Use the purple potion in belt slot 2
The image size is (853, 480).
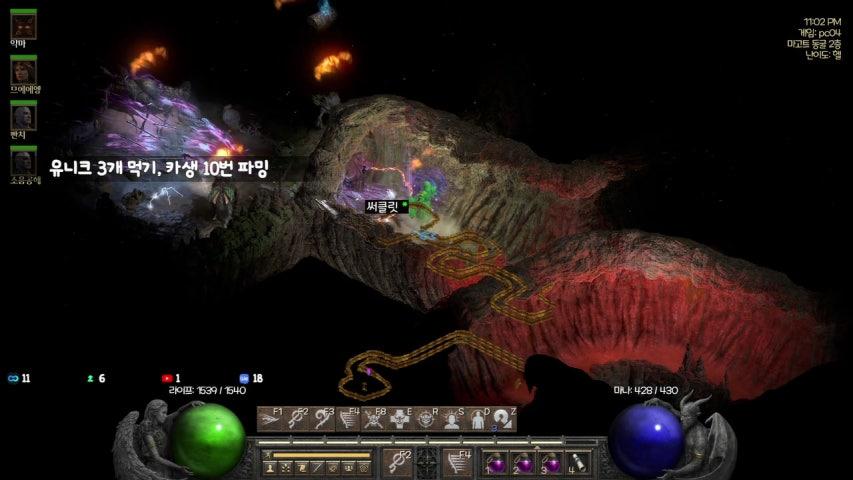pos(523,464)
